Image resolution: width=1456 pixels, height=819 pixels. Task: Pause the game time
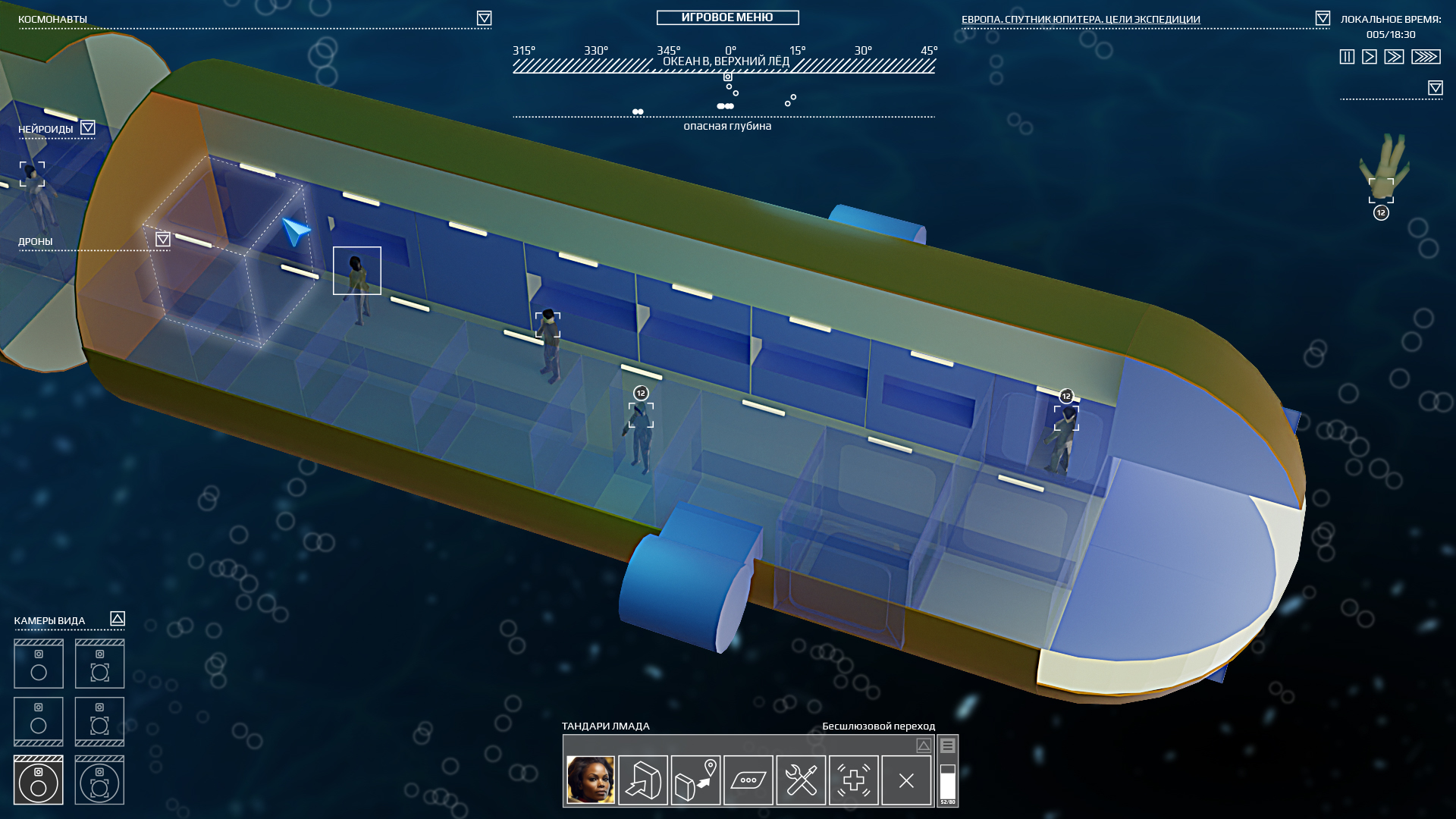pos(1347,57)
